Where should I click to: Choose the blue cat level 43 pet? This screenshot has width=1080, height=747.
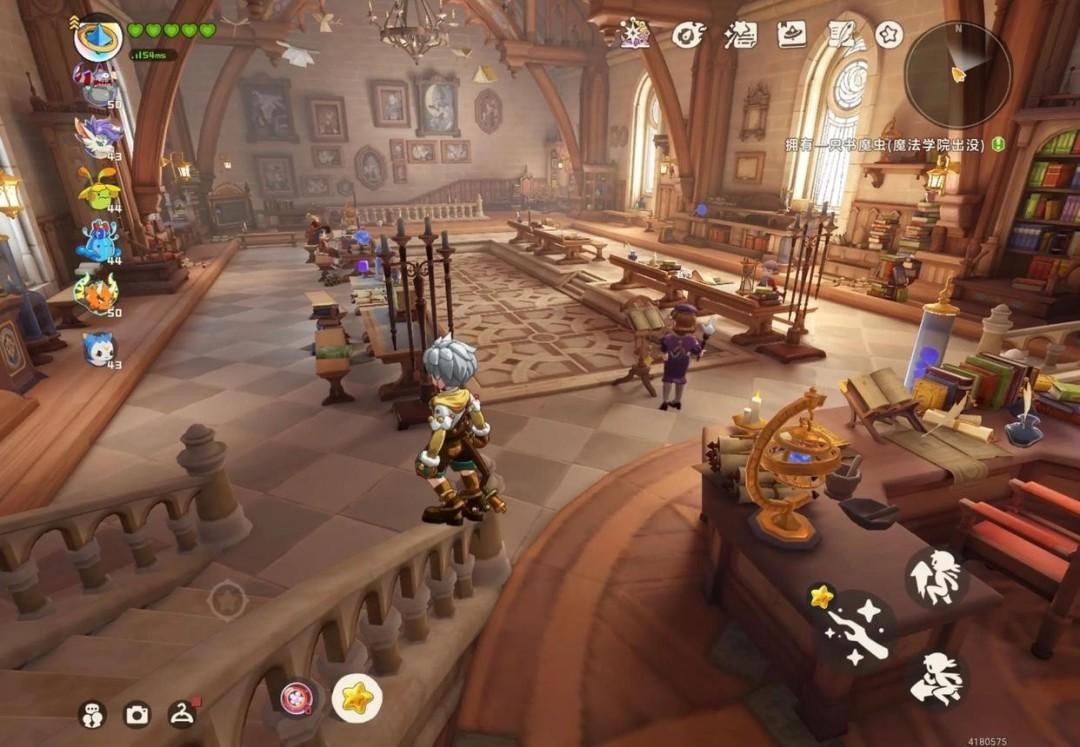[98, 348]
